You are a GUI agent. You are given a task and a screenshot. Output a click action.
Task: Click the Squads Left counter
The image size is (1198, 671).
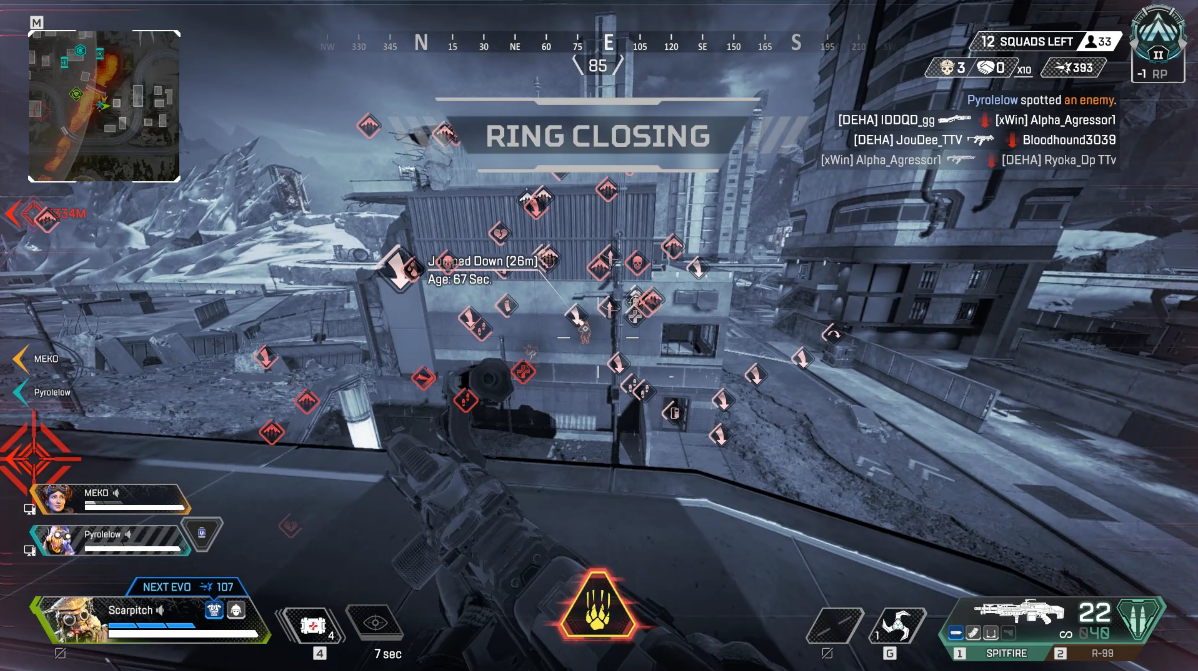point(1028,42)
